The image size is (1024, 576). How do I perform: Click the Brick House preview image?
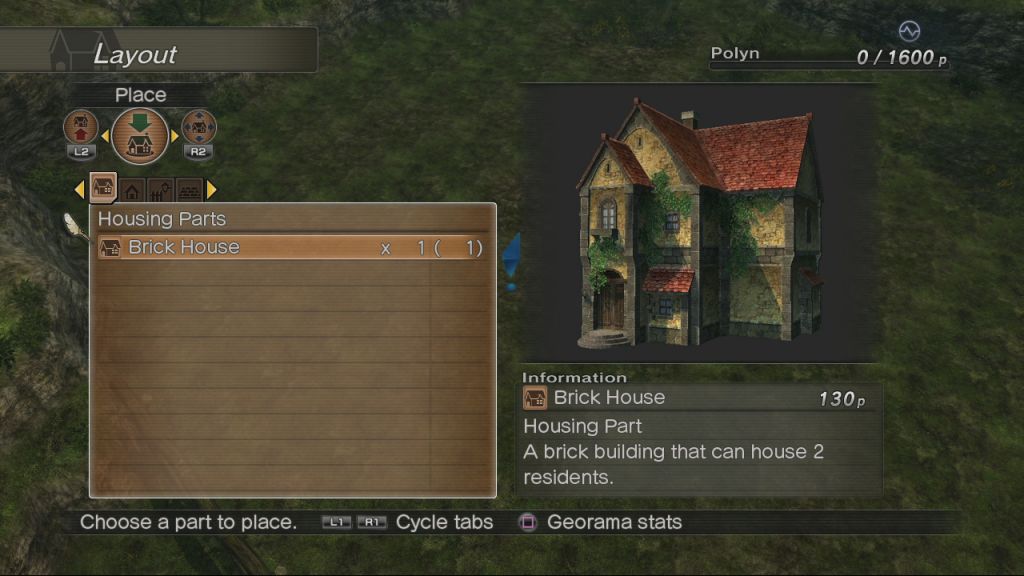[699, 223]
